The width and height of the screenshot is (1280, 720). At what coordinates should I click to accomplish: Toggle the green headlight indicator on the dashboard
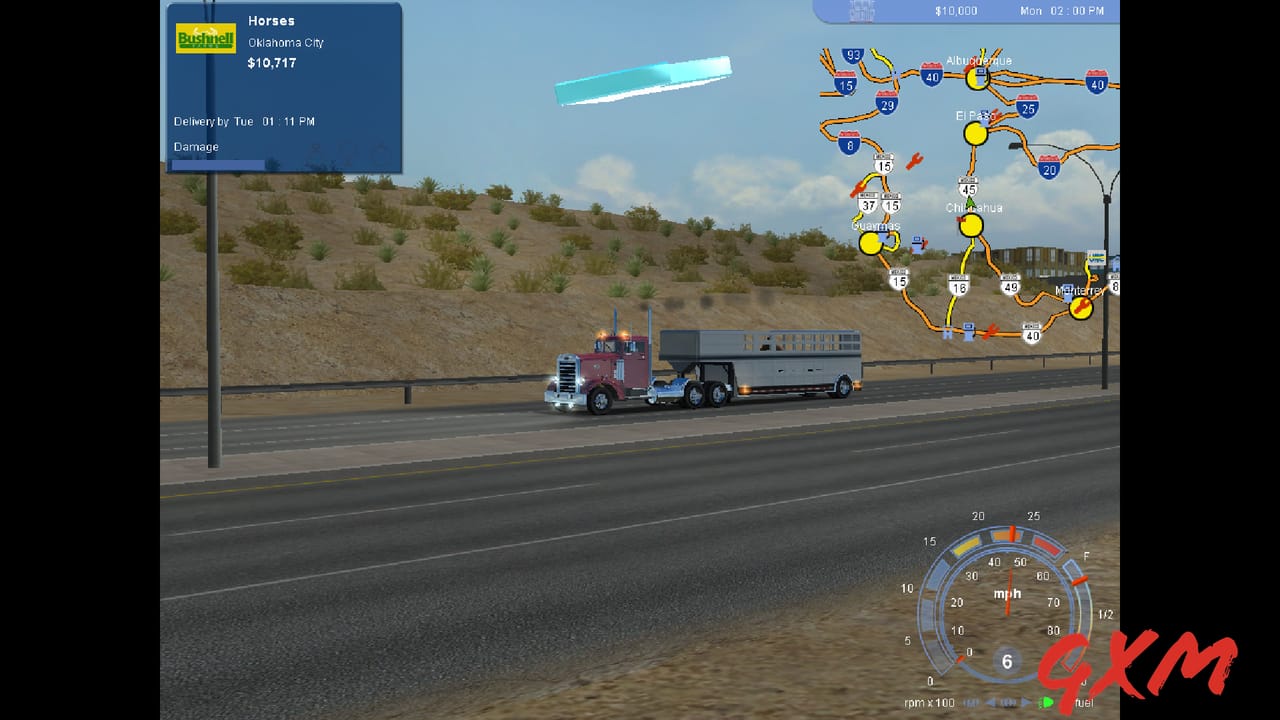[x=1047, y=702]
